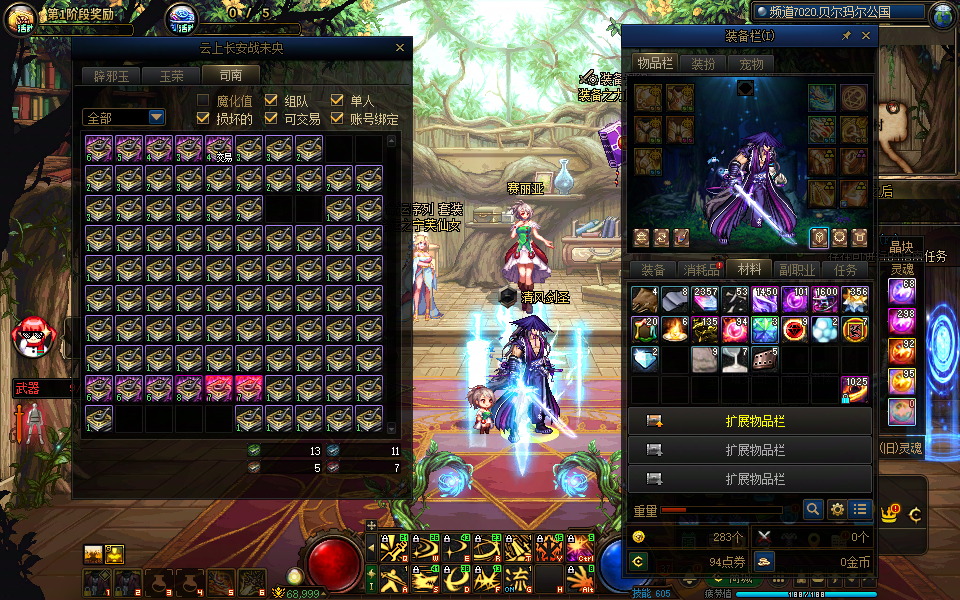Uncheck the 组队 checkbox
Viewport: 960px width, 600px height.
[271, 100]
